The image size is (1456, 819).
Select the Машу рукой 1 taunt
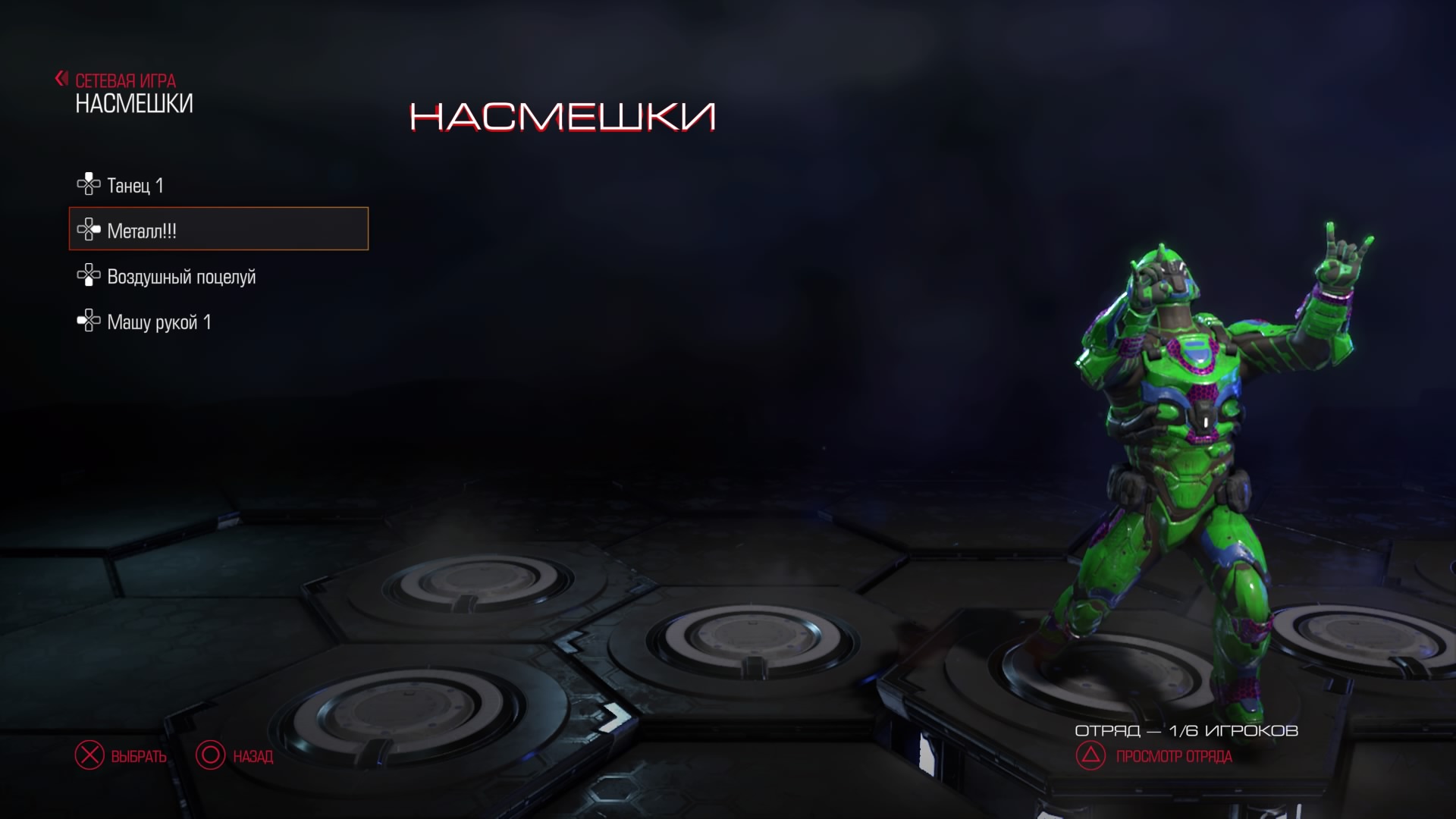pos(158,322)
